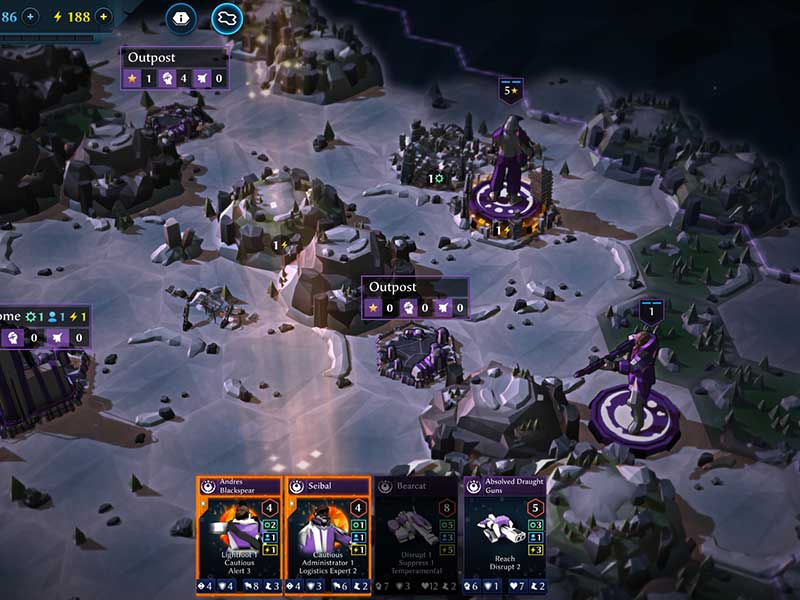
Task: Select the rifle unit with banner 1
Action: pyautogui.click(x=634, y=375)
